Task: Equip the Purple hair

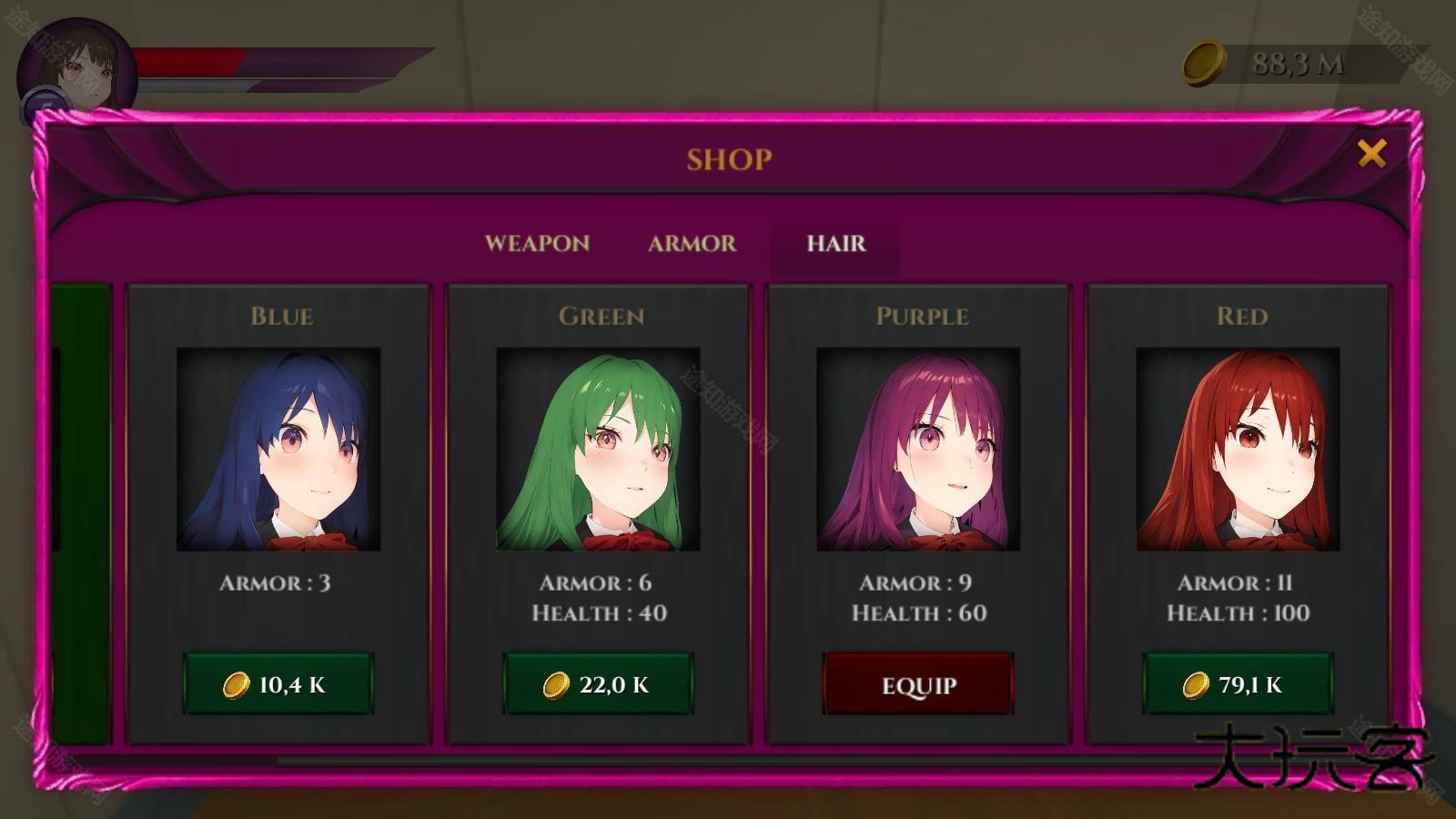Action: pos(918,684)
